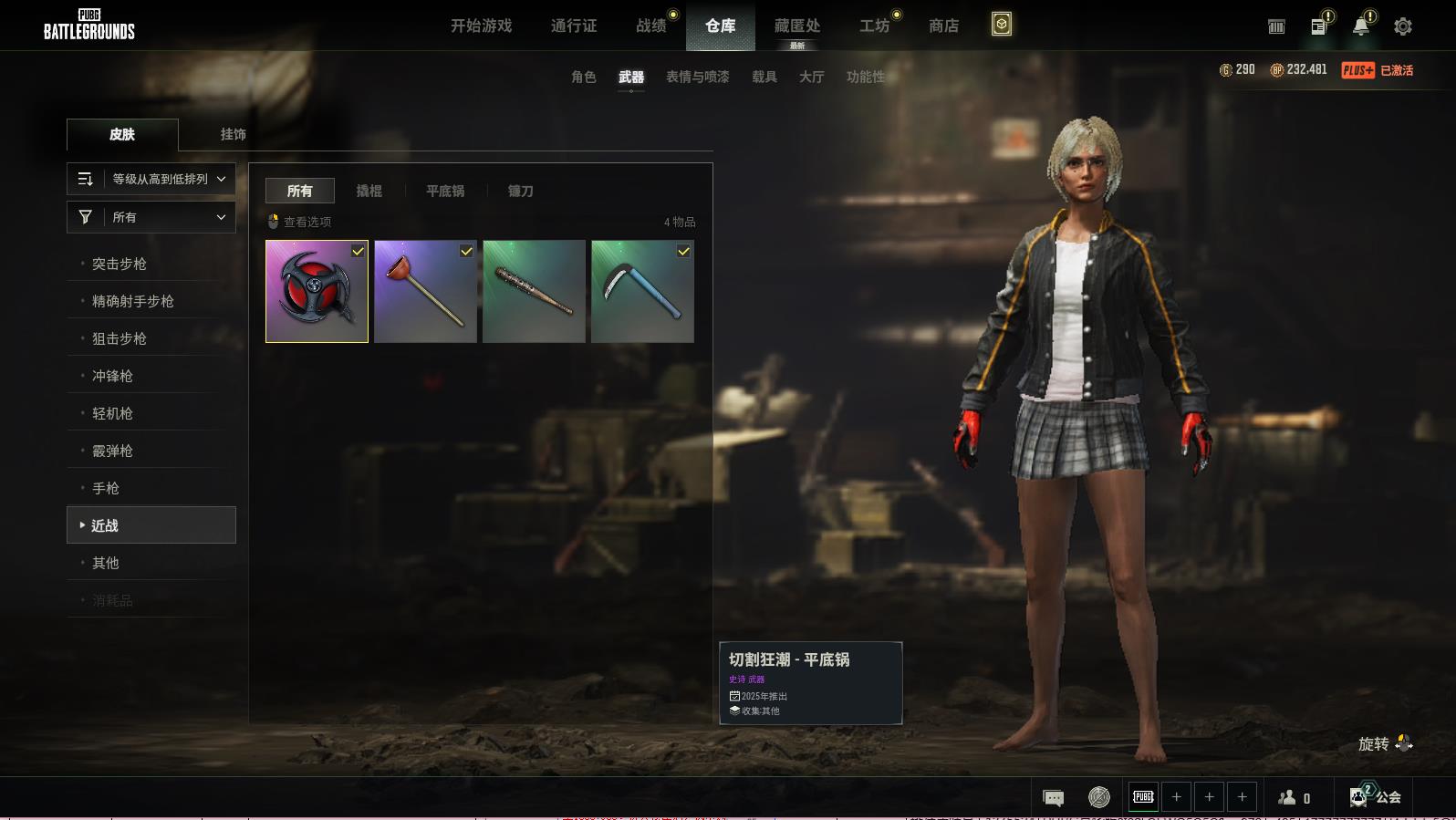Filter by 突击步枪 category
Screen dimensions: 1456x820
coord(120,264)
